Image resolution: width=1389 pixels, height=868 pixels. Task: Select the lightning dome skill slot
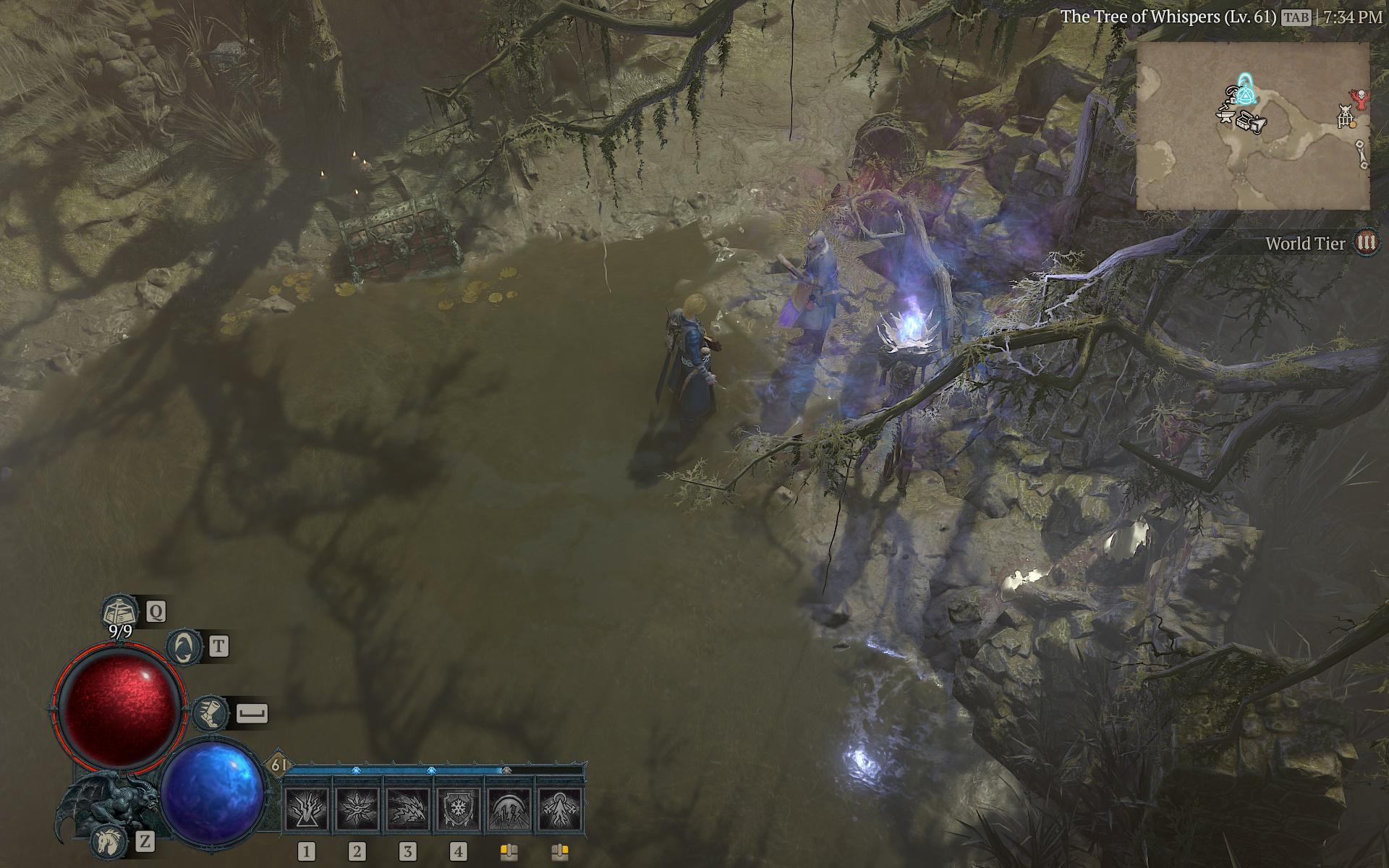(509, 809)
